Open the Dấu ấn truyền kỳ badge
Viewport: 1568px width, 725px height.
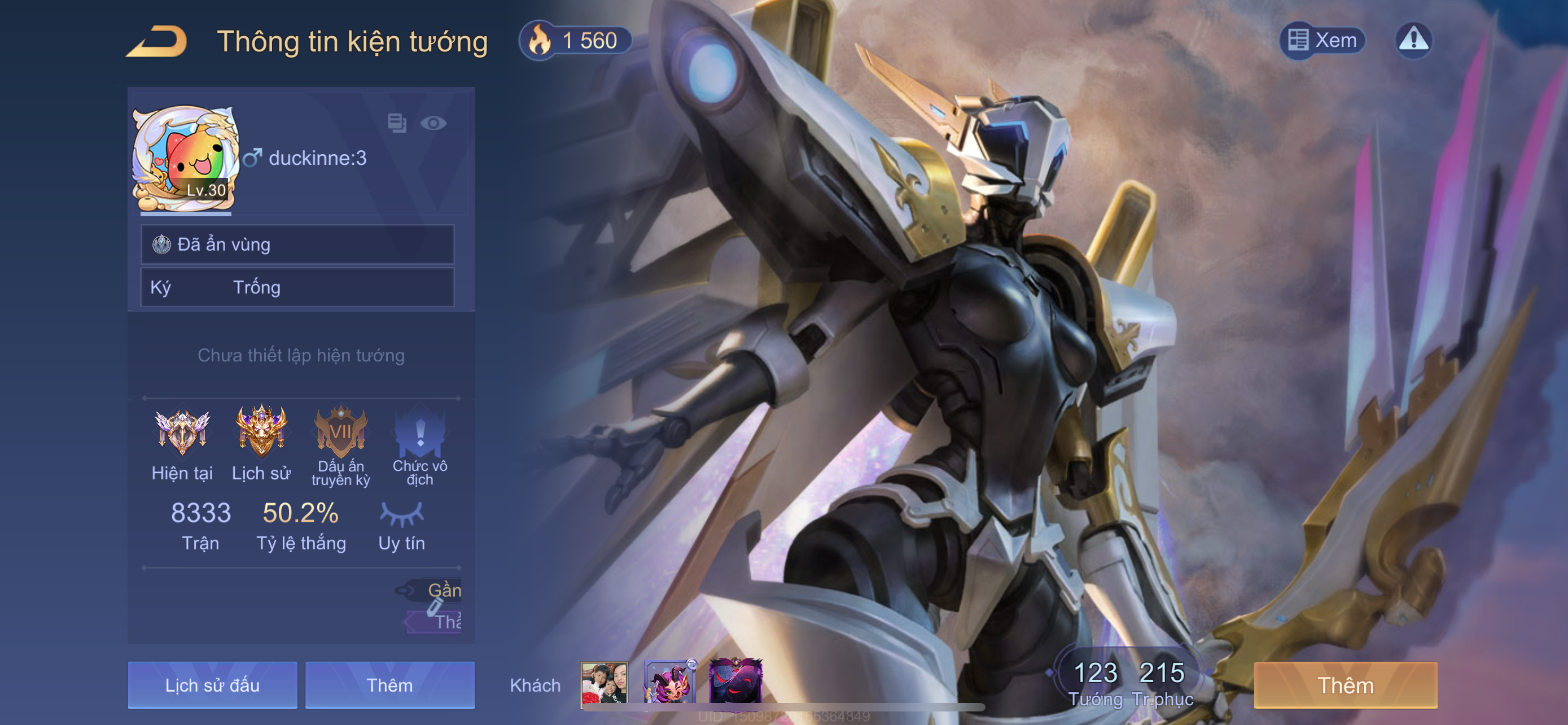[x=340, y=432]
